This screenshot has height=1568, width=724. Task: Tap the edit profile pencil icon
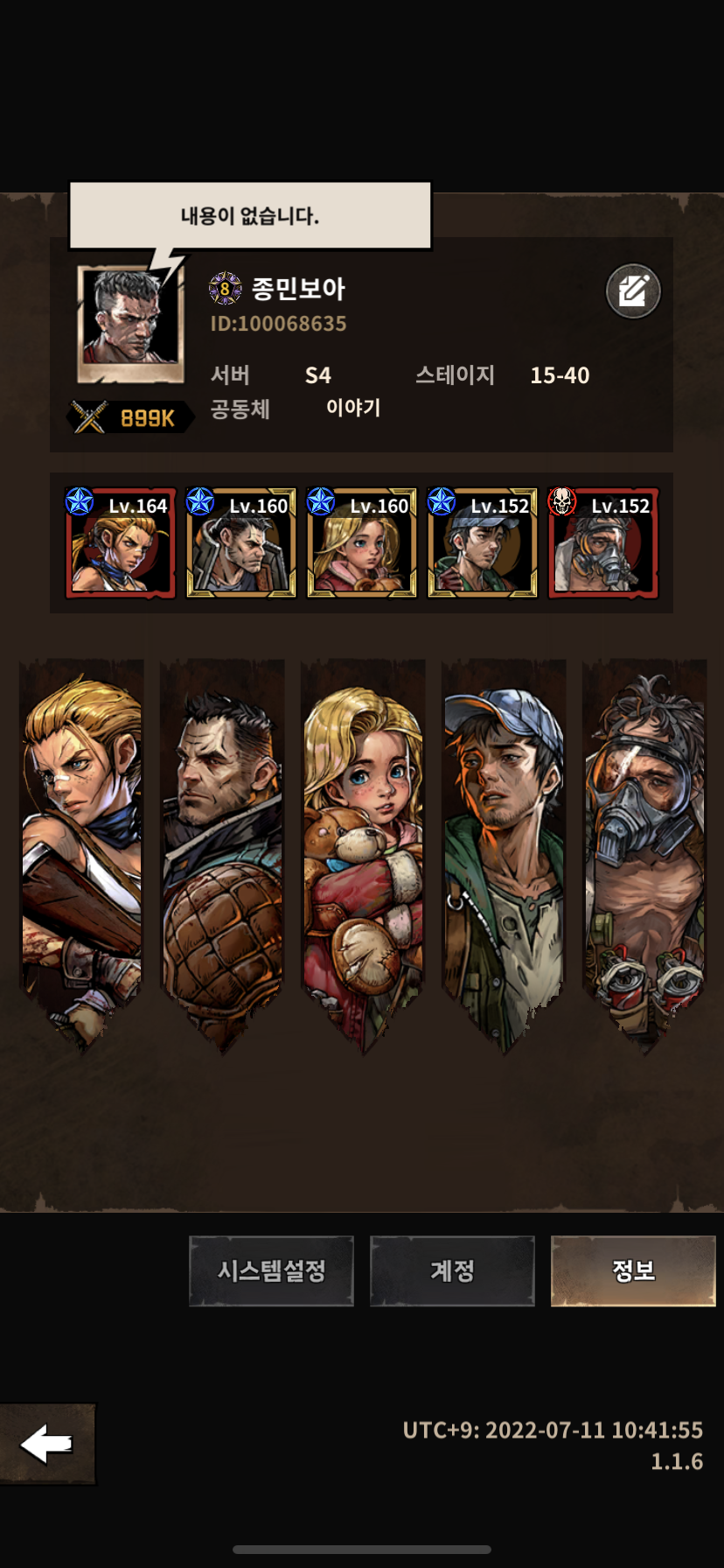633,290
